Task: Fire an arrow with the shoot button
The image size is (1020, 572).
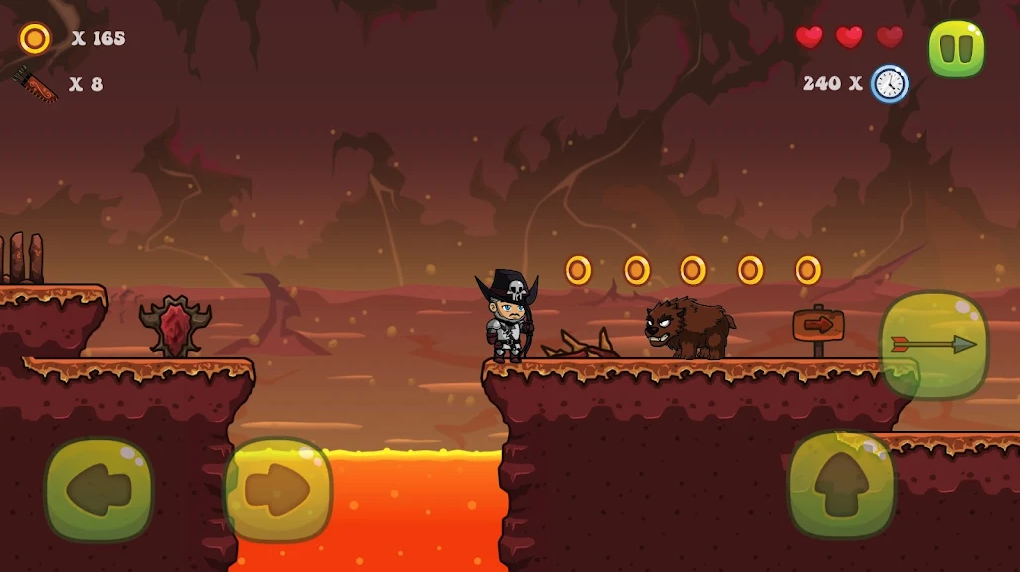Action: point(933,345)
